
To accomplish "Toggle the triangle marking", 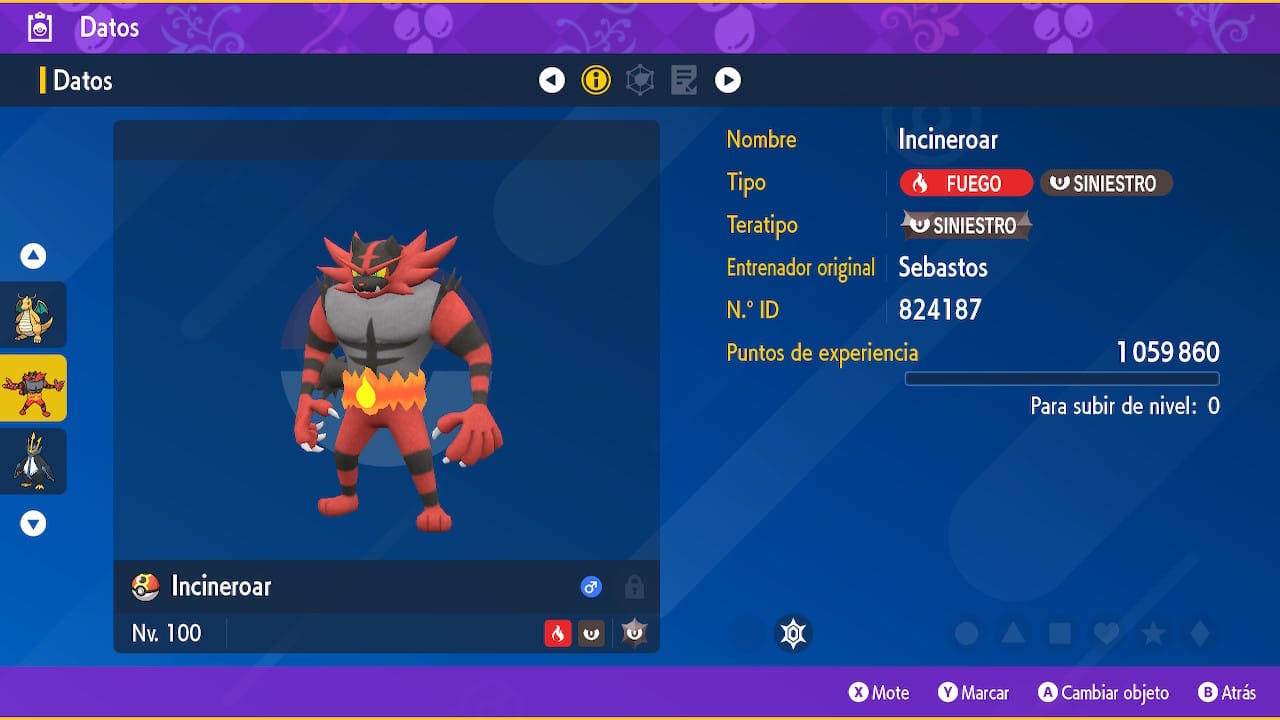I will point(1013,633).
